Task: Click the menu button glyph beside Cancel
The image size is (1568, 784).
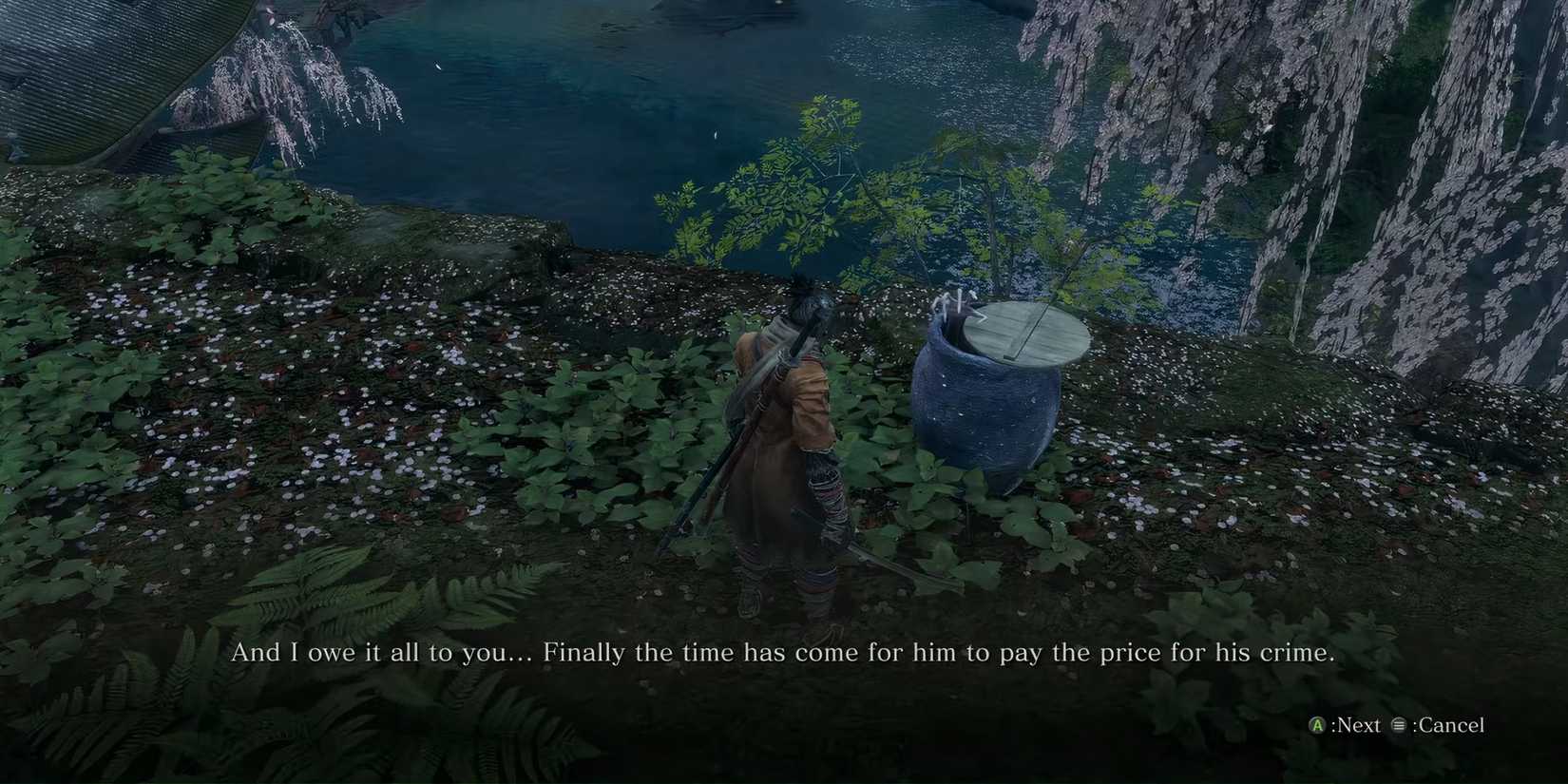Action: point(1398,724)
